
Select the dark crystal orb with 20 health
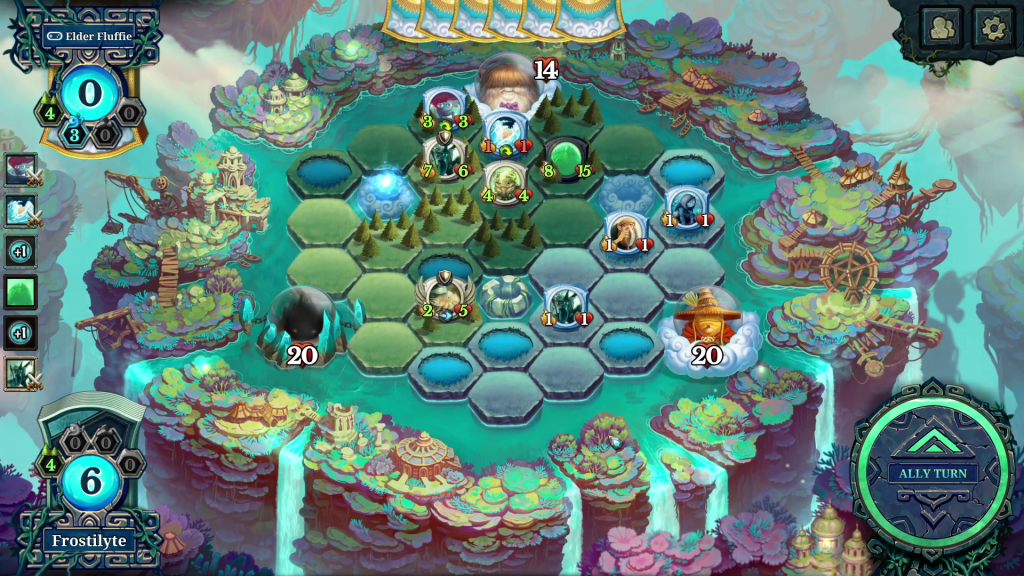click(x=301, y=324)
